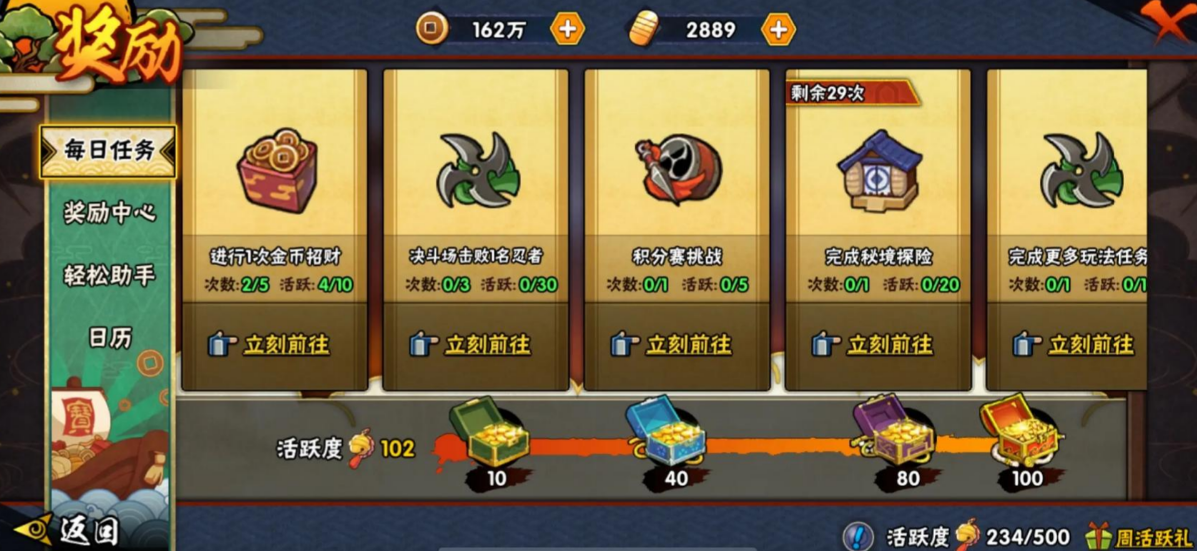Click the blue exclamation info icon
Viewport: 1197px width, 551px height.
click(857, 537)
